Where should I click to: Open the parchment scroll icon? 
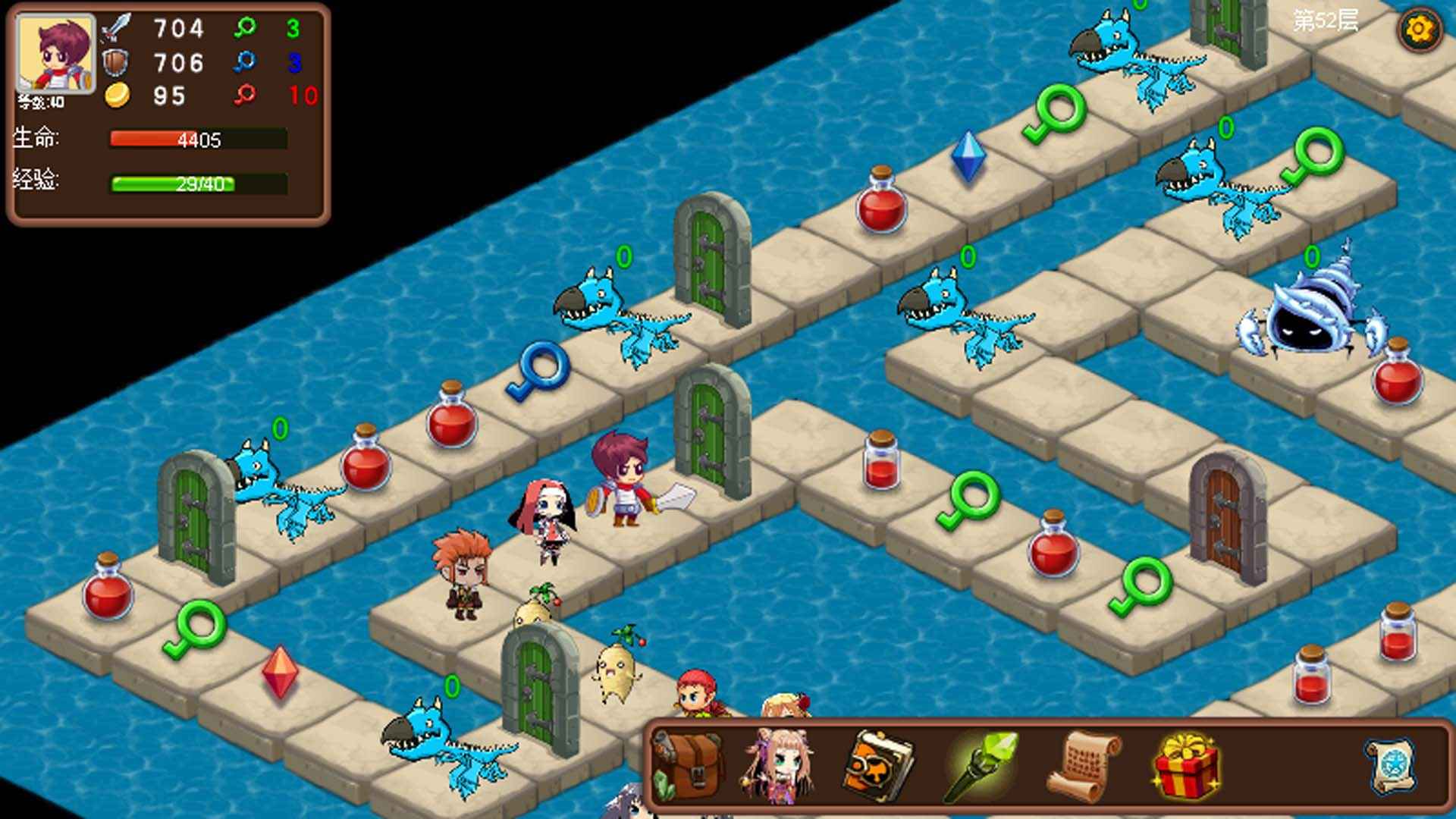(1083, 765)
